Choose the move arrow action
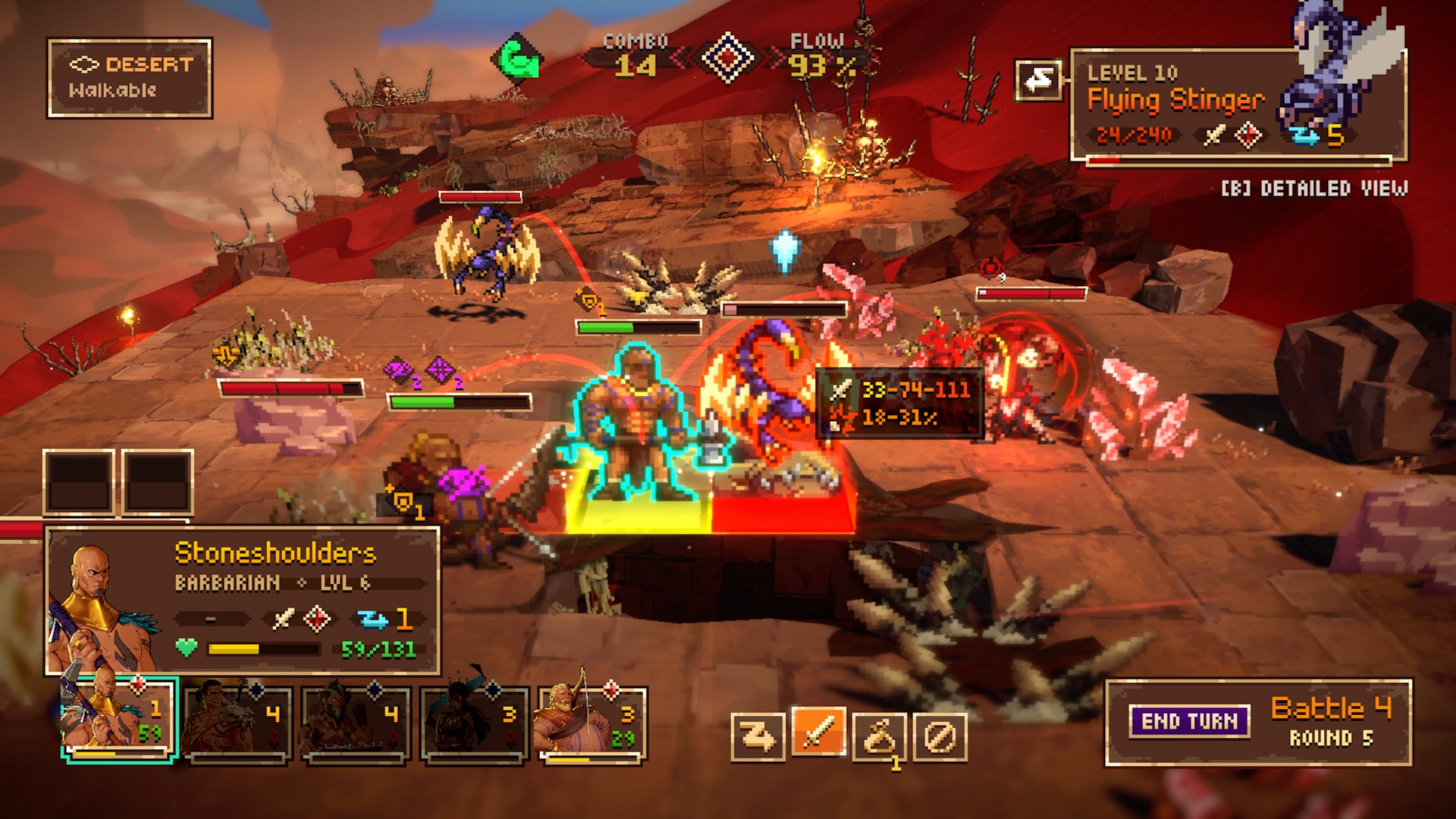 coord(758,736)
